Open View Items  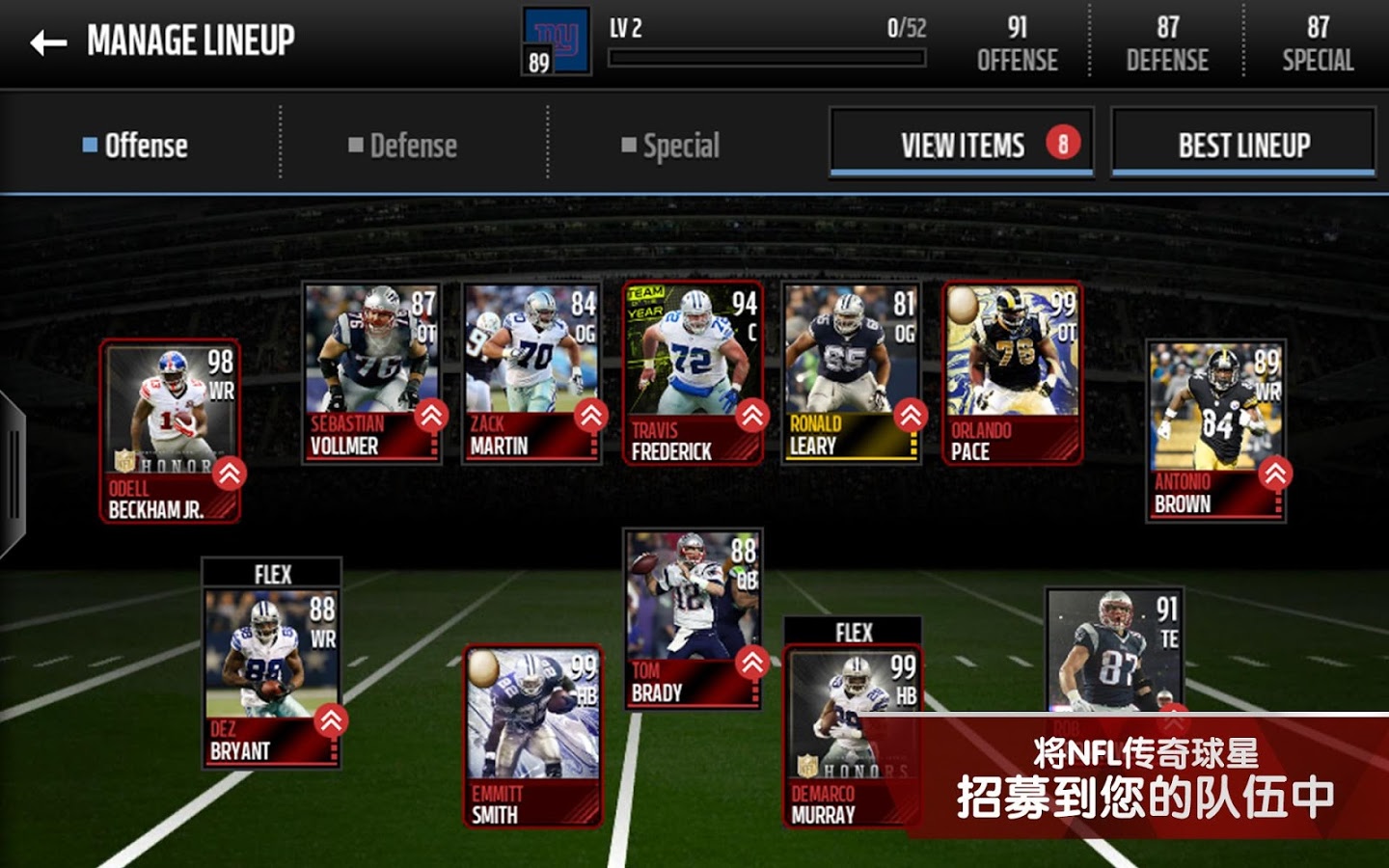tap(962, 145)
